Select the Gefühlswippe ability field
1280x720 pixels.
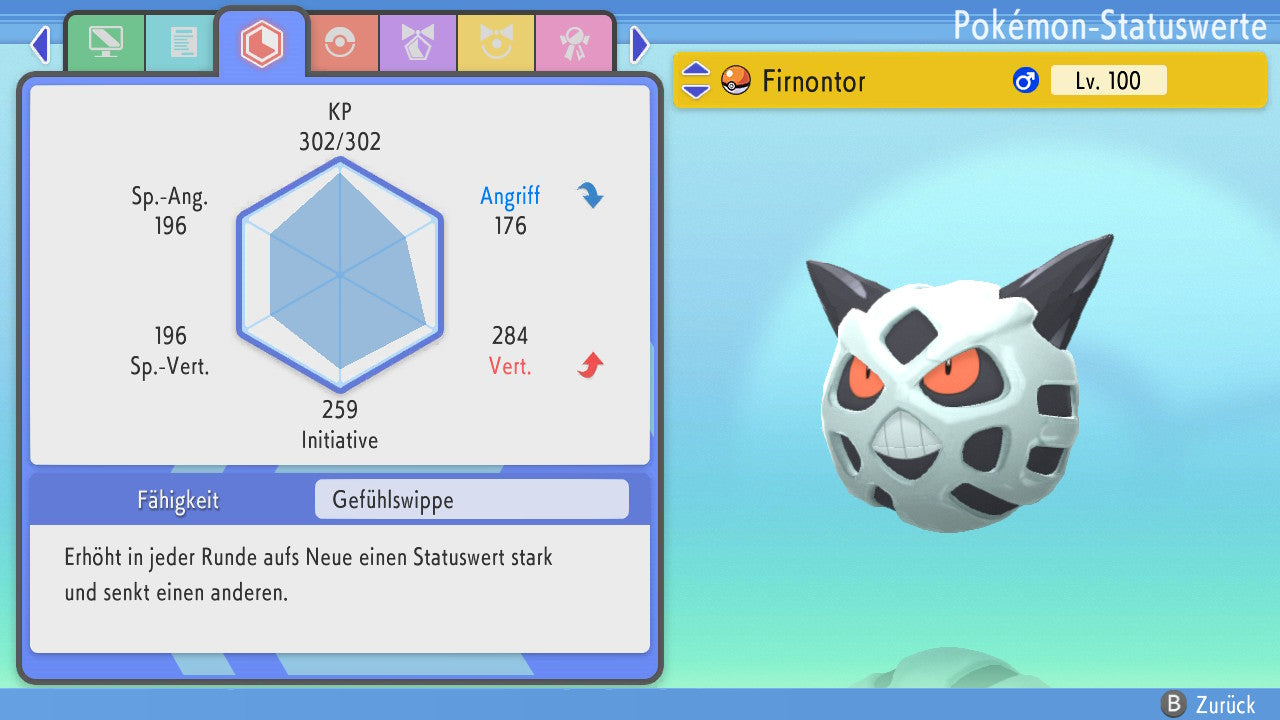coord(471,500)
